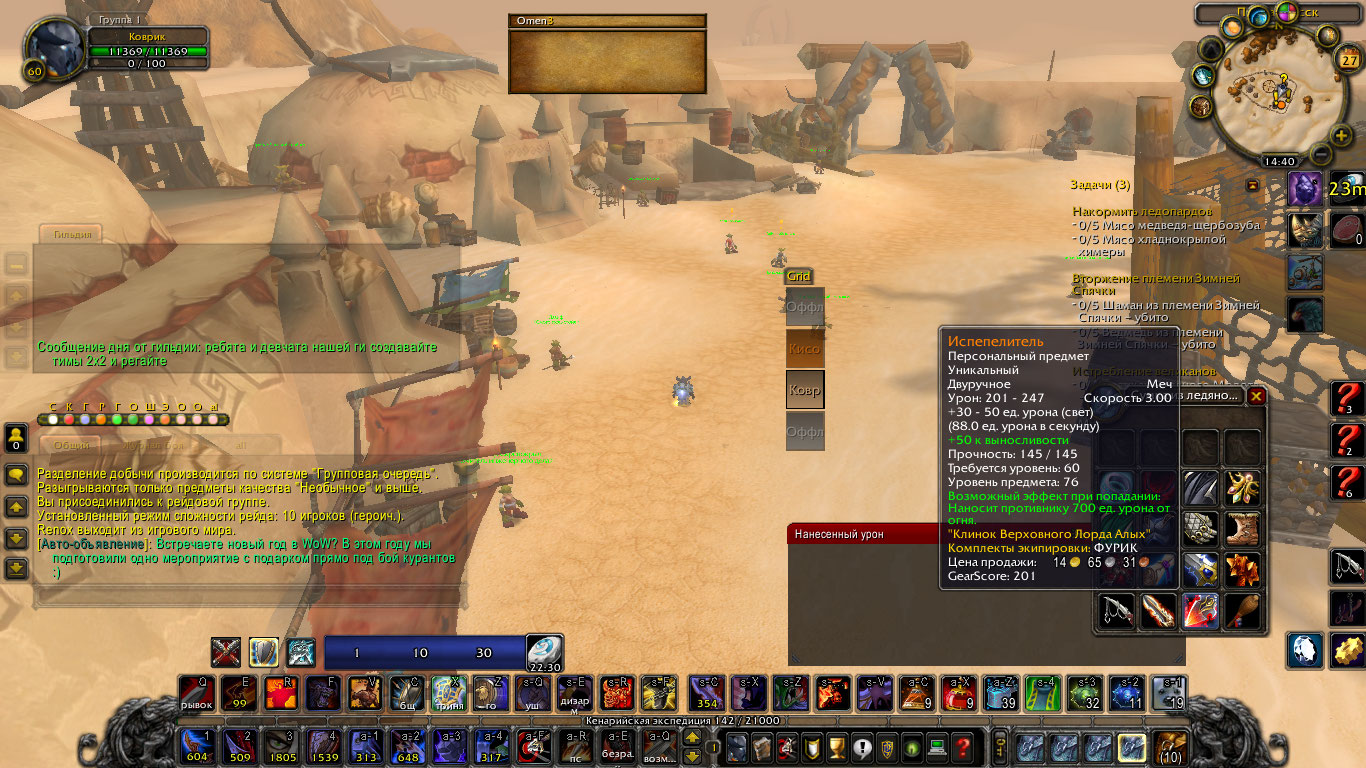The height and width of the screenshot is (768, 1366).
Task: Use the 'дизарм' ability on the action bar
Action: point(574,692)
